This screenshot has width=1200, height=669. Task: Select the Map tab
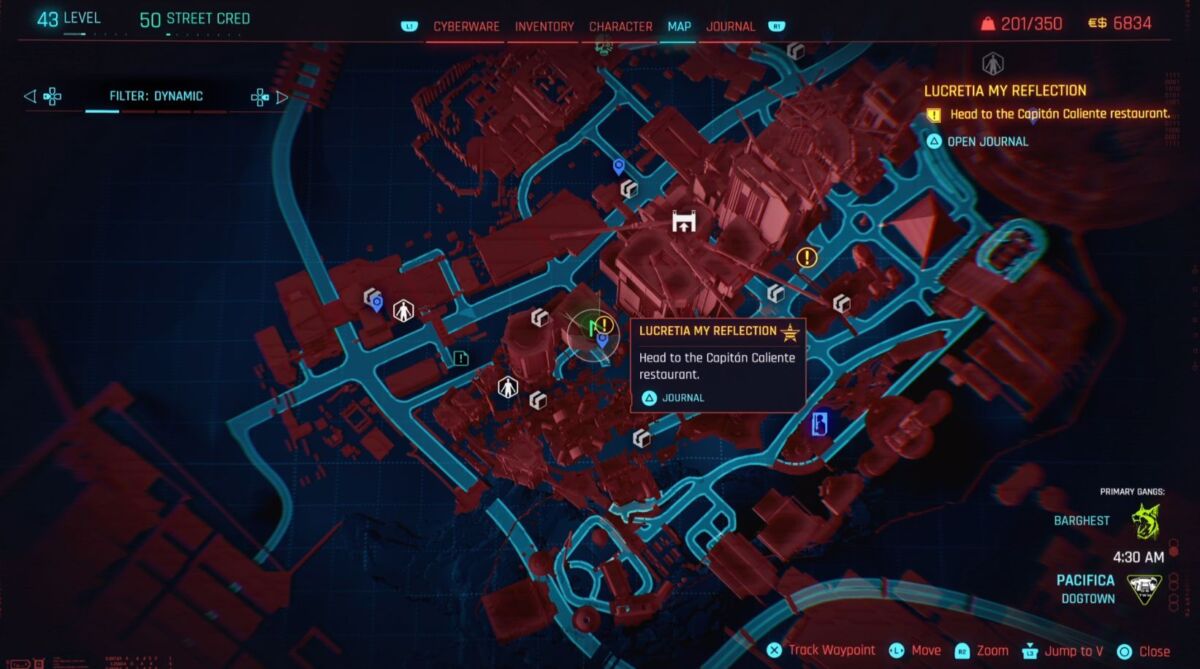pos(679,26)
